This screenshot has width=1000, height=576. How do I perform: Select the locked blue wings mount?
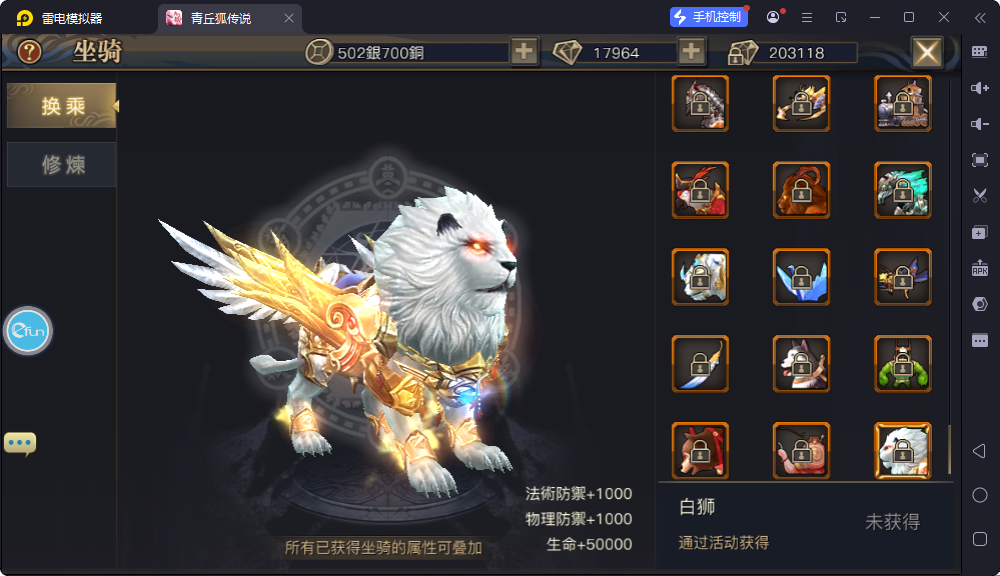(801, 277)
